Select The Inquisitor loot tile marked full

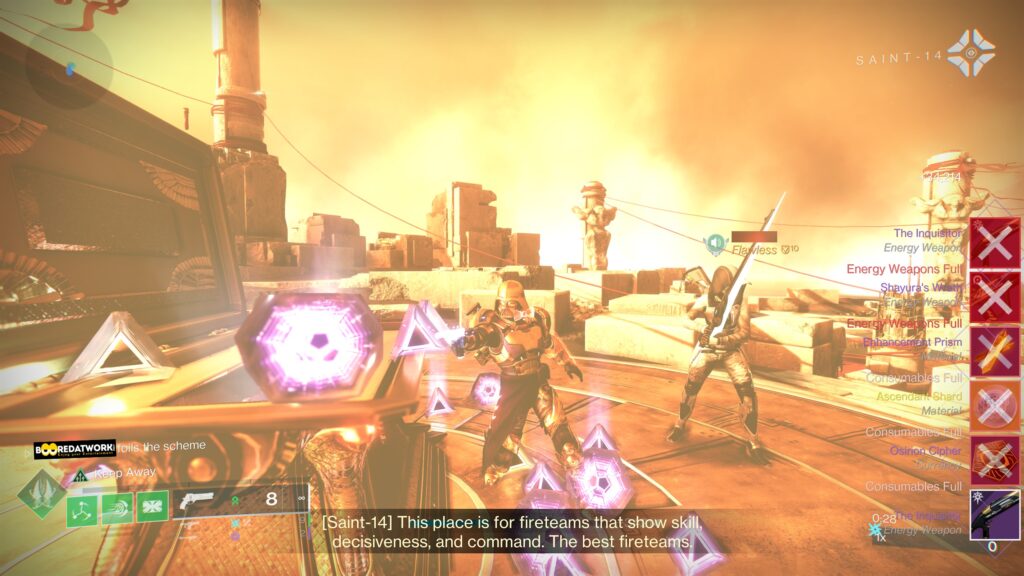click(995, 244)
